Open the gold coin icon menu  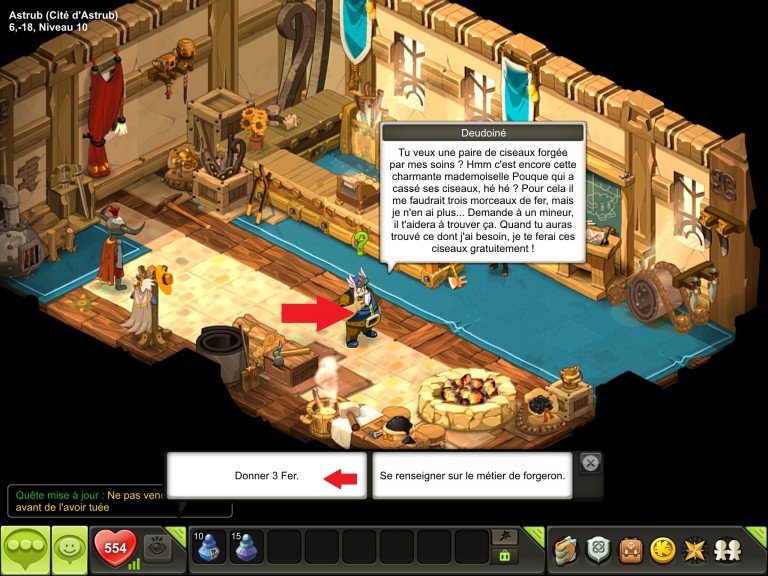[662, 549]
